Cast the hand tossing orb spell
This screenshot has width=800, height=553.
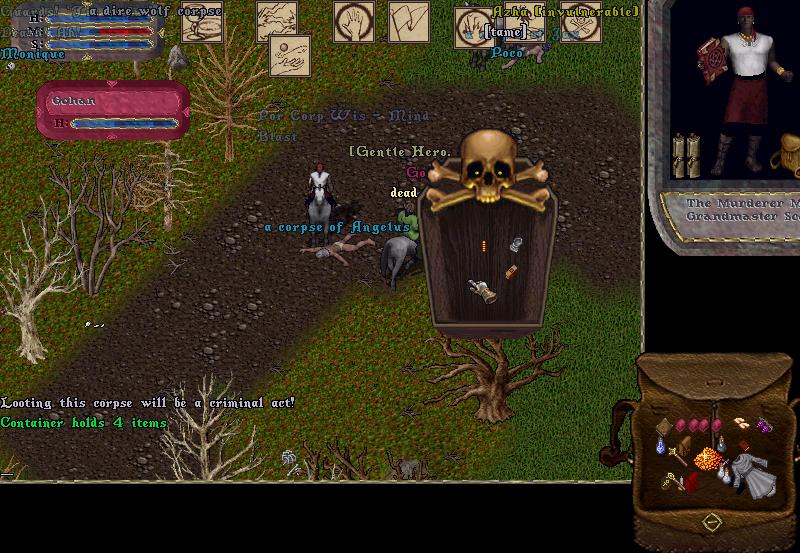tap(289, 55)
